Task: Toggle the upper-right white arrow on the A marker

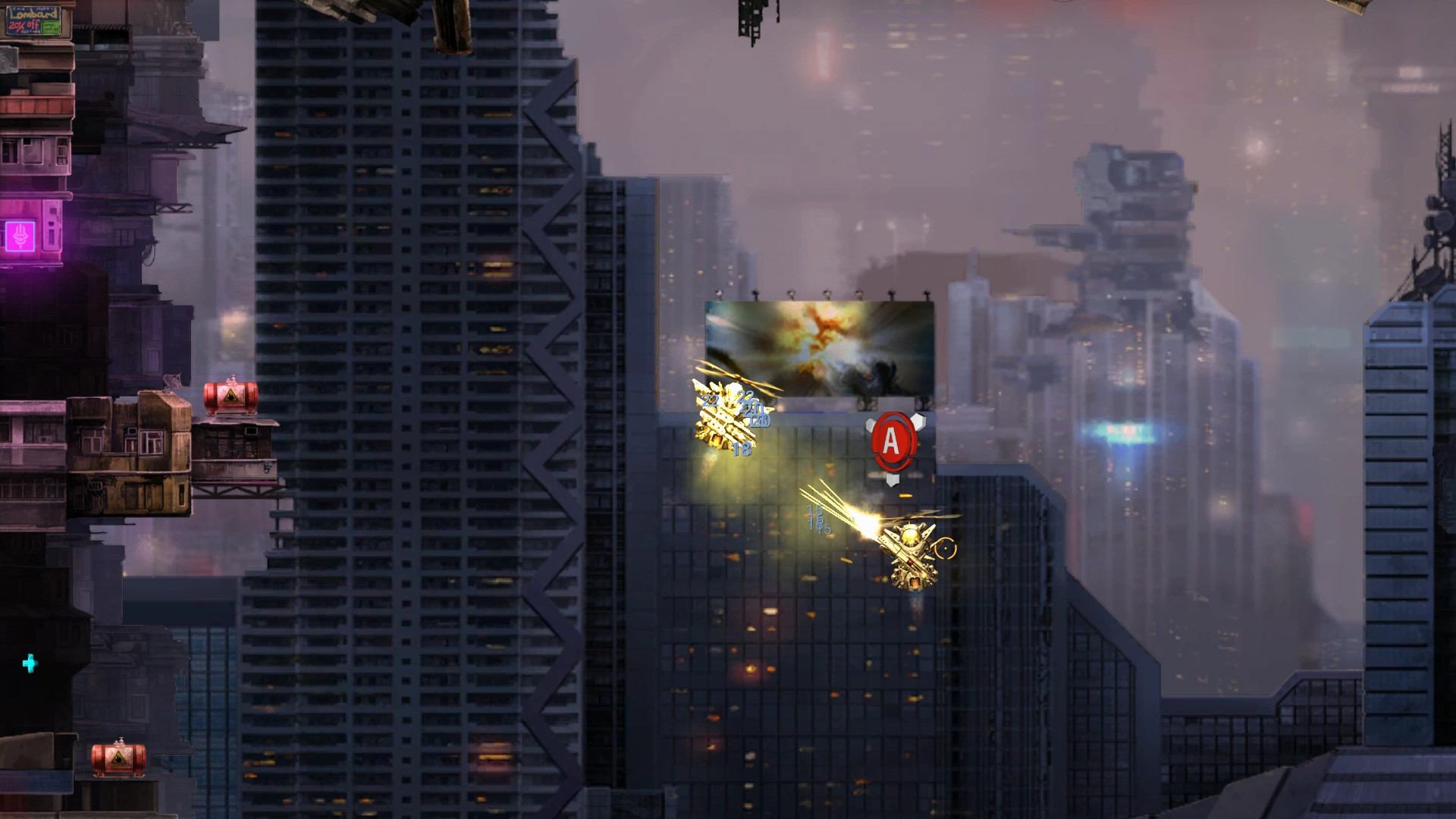Action: (x=918, y=422)
